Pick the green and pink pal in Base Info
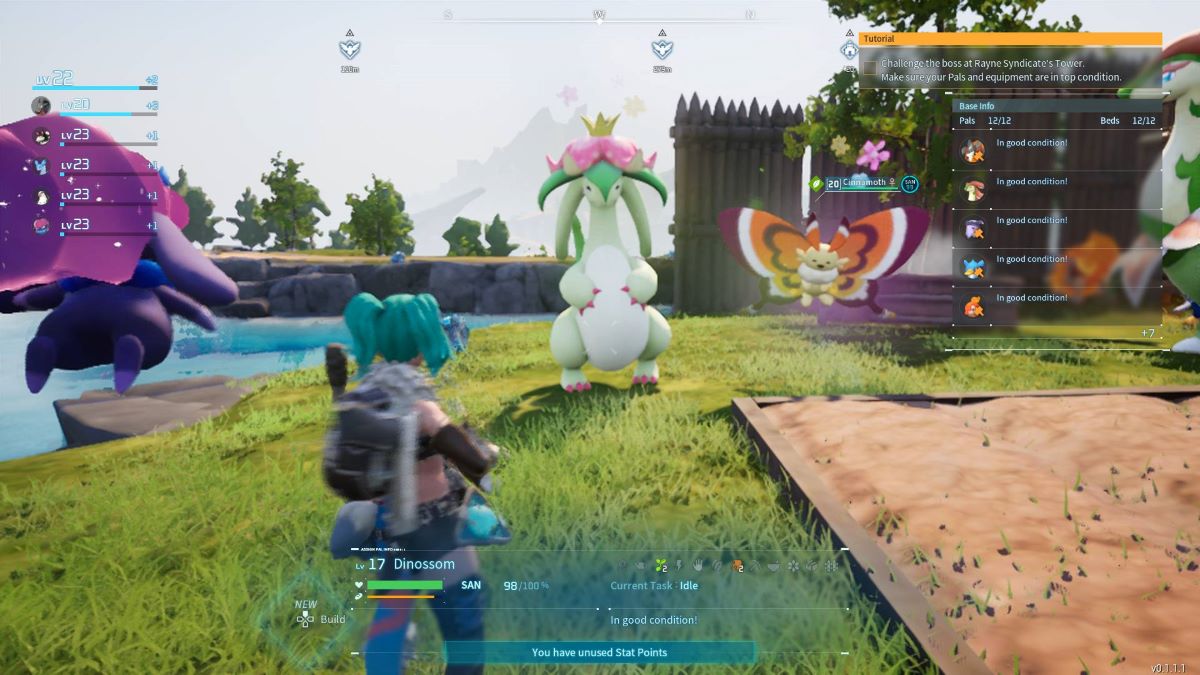 (973, 190)
